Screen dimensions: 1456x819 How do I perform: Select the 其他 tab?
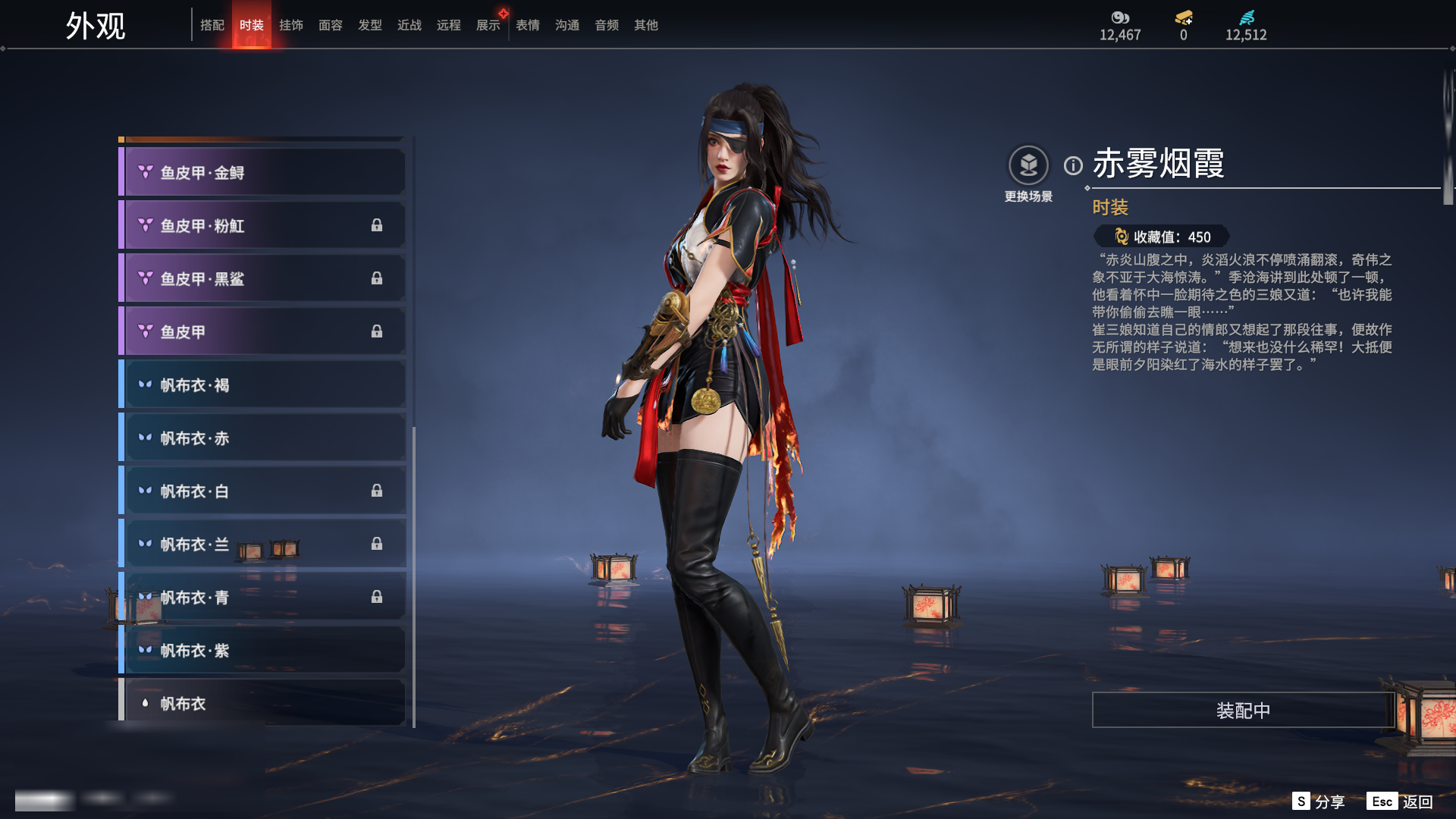(646, 25)
